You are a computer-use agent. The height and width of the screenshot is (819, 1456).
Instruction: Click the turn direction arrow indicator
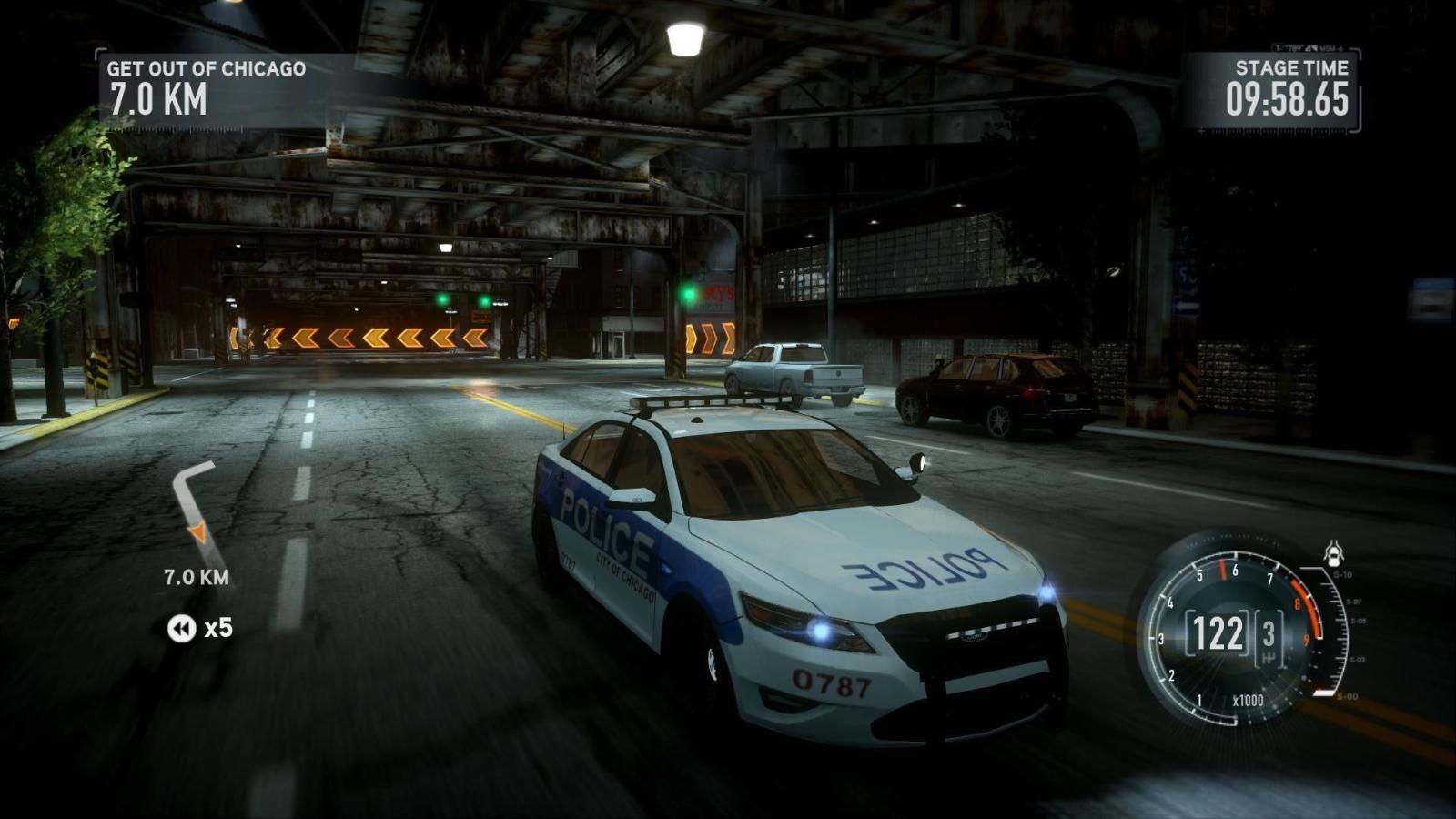(x=194, y=505)
